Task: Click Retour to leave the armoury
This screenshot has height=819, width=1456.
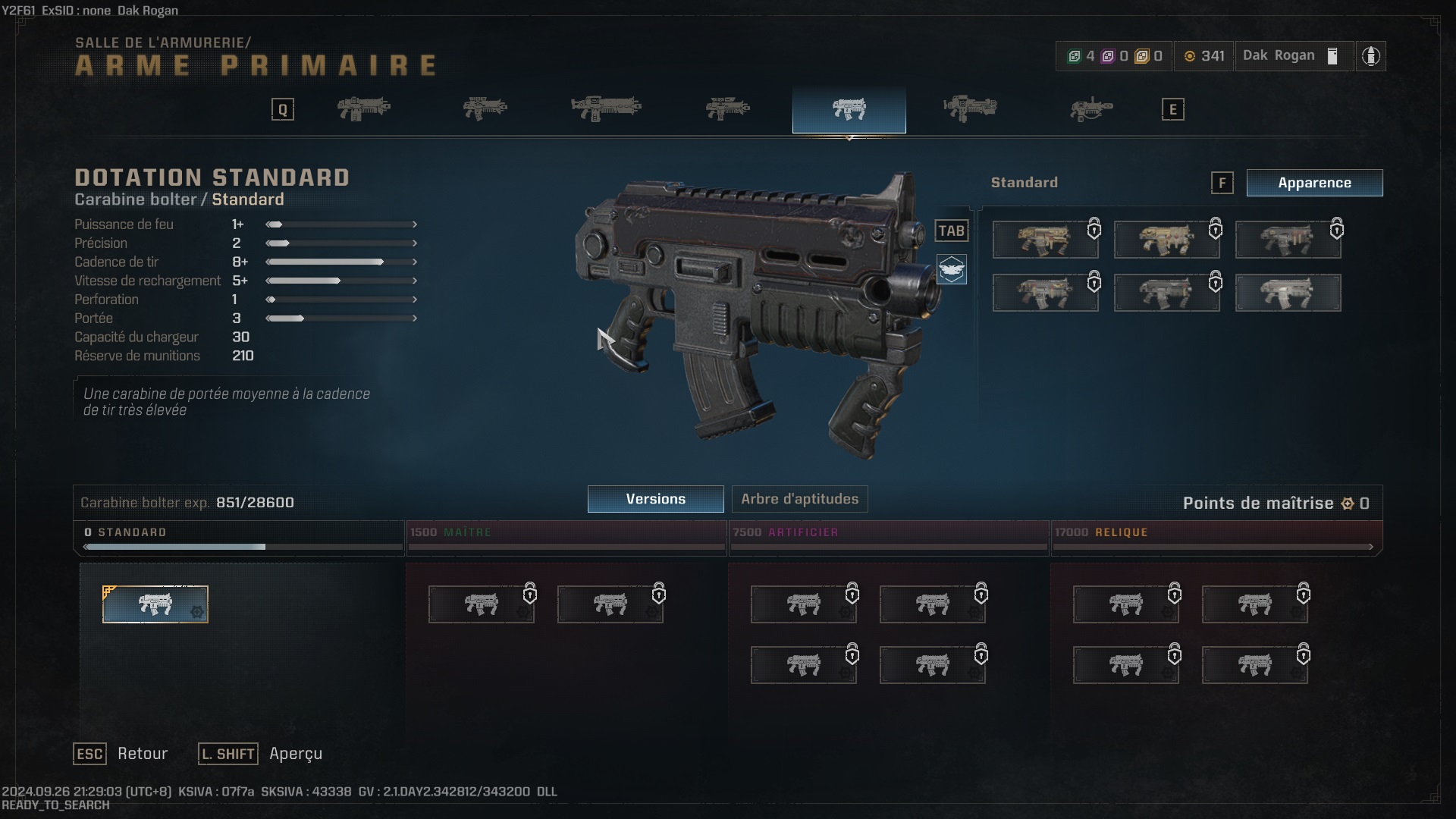Action: pyautogui.click(x=142, y=753)
